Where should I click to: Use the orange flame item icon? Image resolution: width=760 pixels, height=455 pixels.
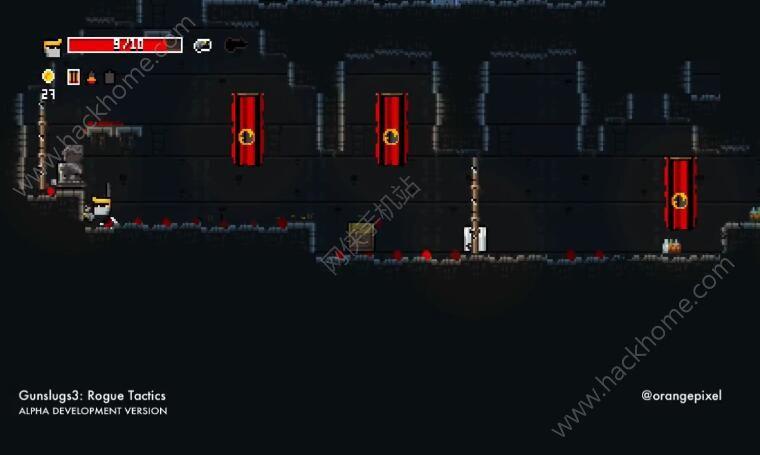[x=91, y=77]
